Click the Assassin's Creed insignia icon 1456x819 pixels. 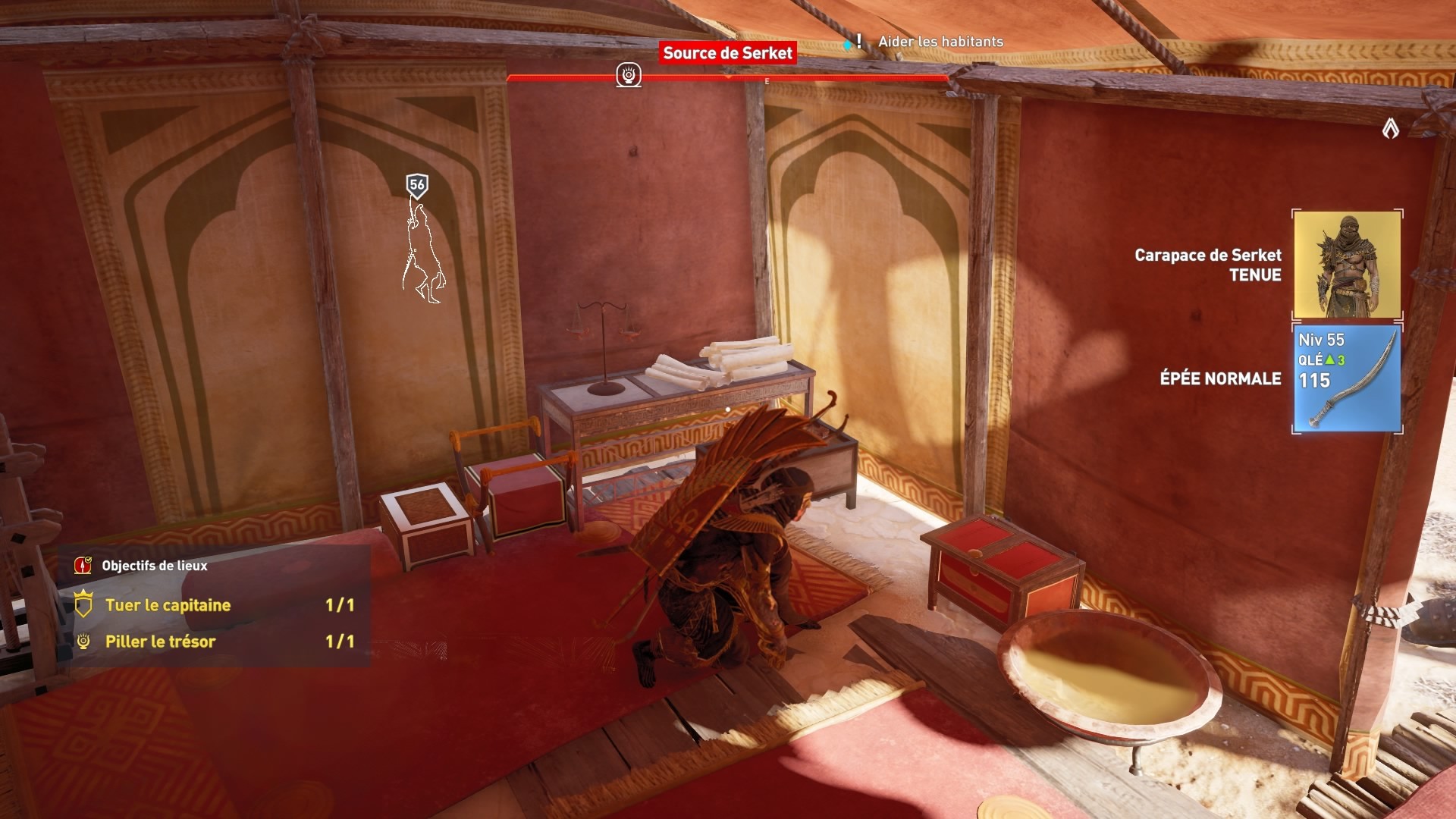tap(1390, 130)
